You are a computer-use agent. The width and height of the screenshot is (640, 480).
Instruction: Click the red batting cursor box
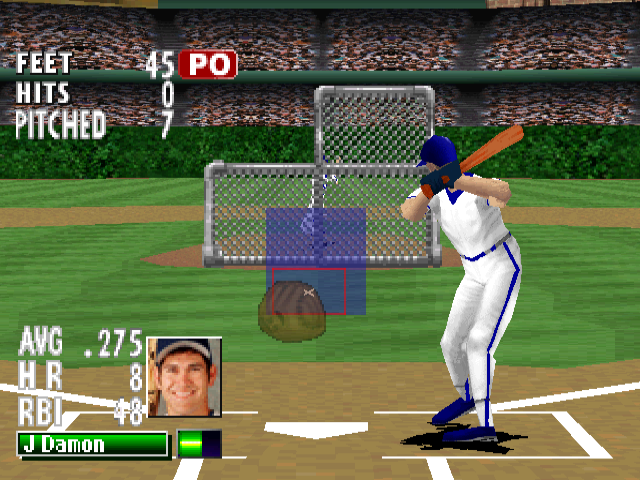(x=306, y=291)
